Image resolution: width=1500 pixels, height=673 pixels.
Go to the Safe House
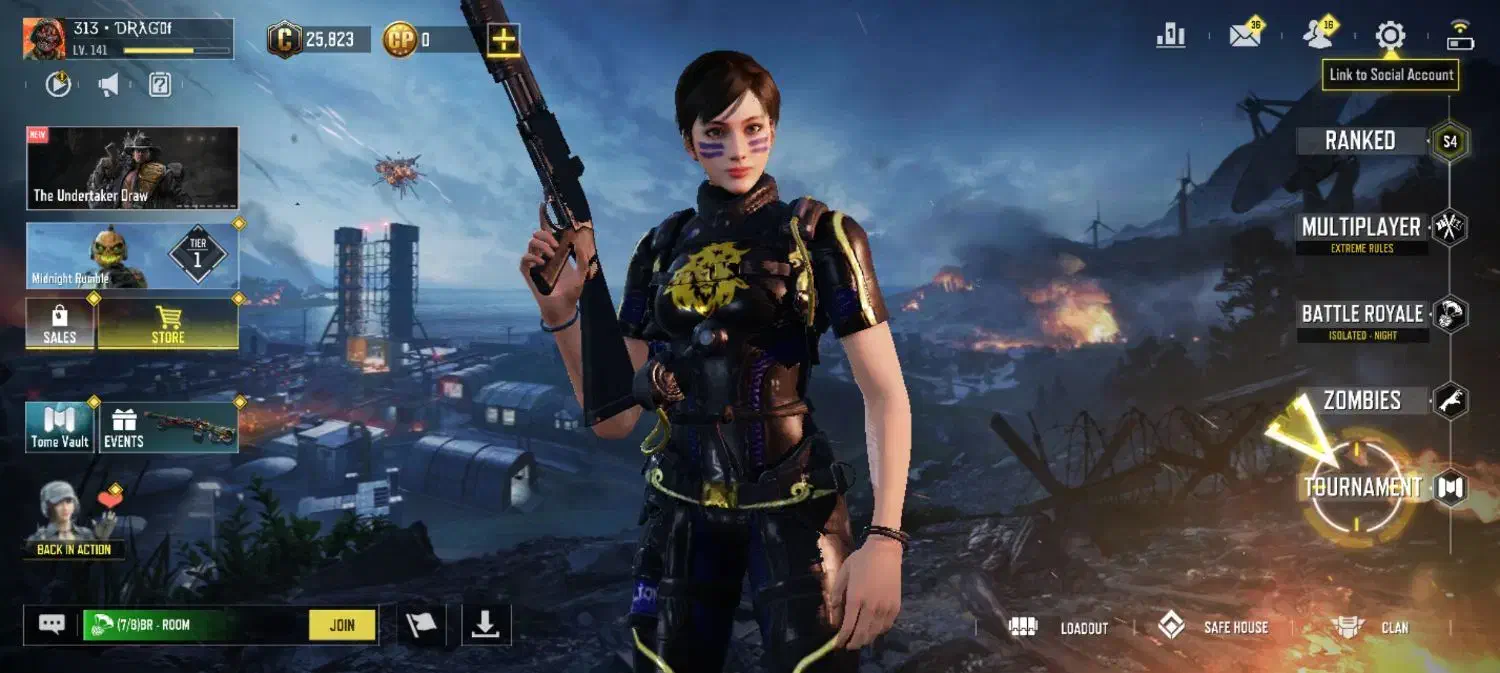pos(1213,628)
